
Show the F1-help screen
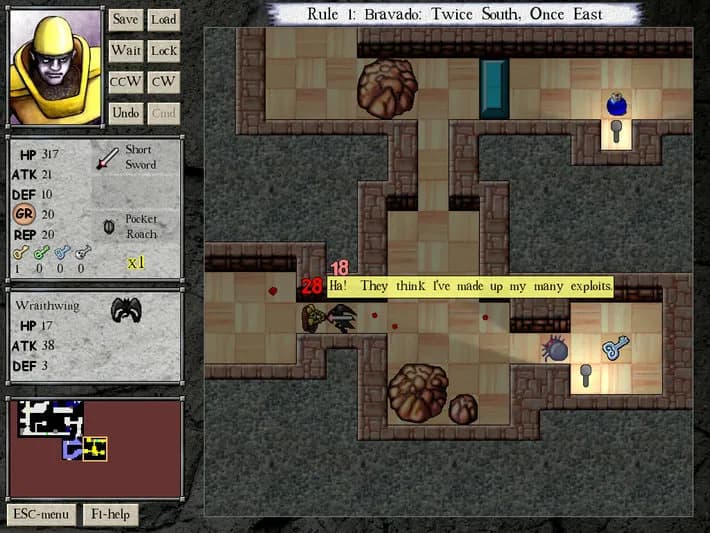coord(109,514)
